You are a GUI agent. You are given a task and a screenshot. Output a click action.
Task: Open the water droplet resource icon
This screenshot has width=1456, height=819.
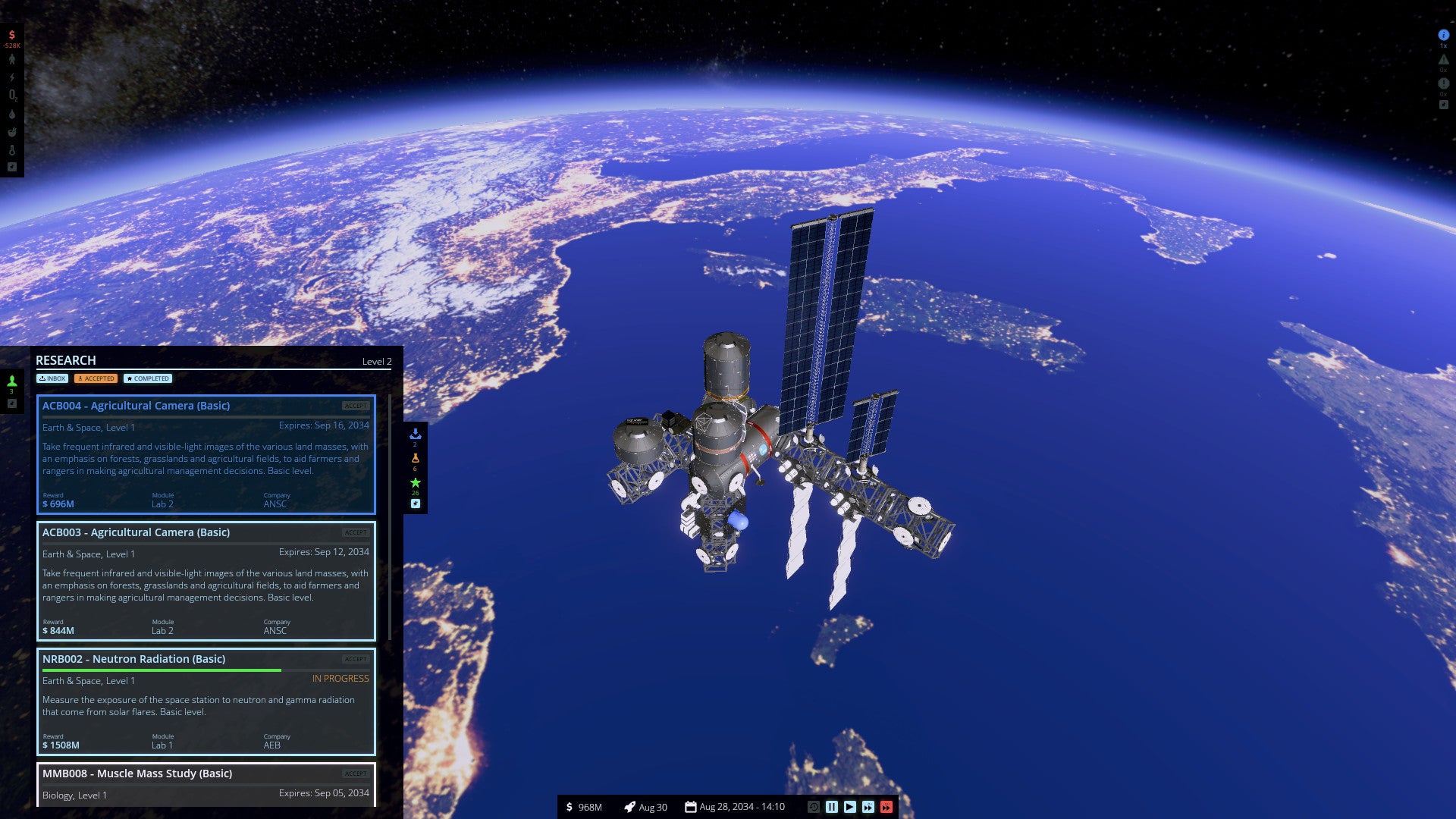(11, 114)
